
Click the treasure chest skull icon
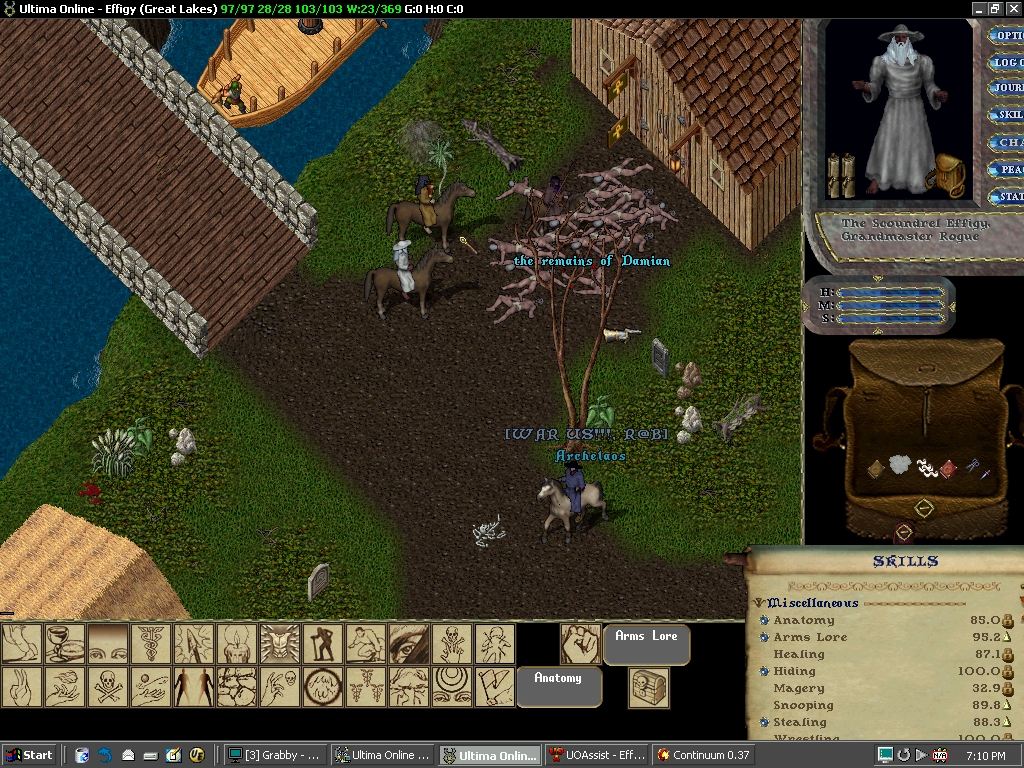click(x=648, y=688)
